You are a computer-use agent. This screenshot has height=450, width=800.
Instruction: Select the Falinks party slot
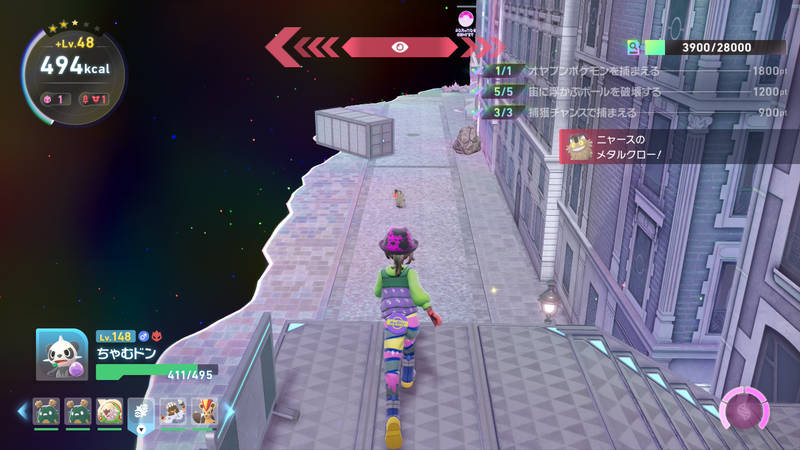pos(174,411)
